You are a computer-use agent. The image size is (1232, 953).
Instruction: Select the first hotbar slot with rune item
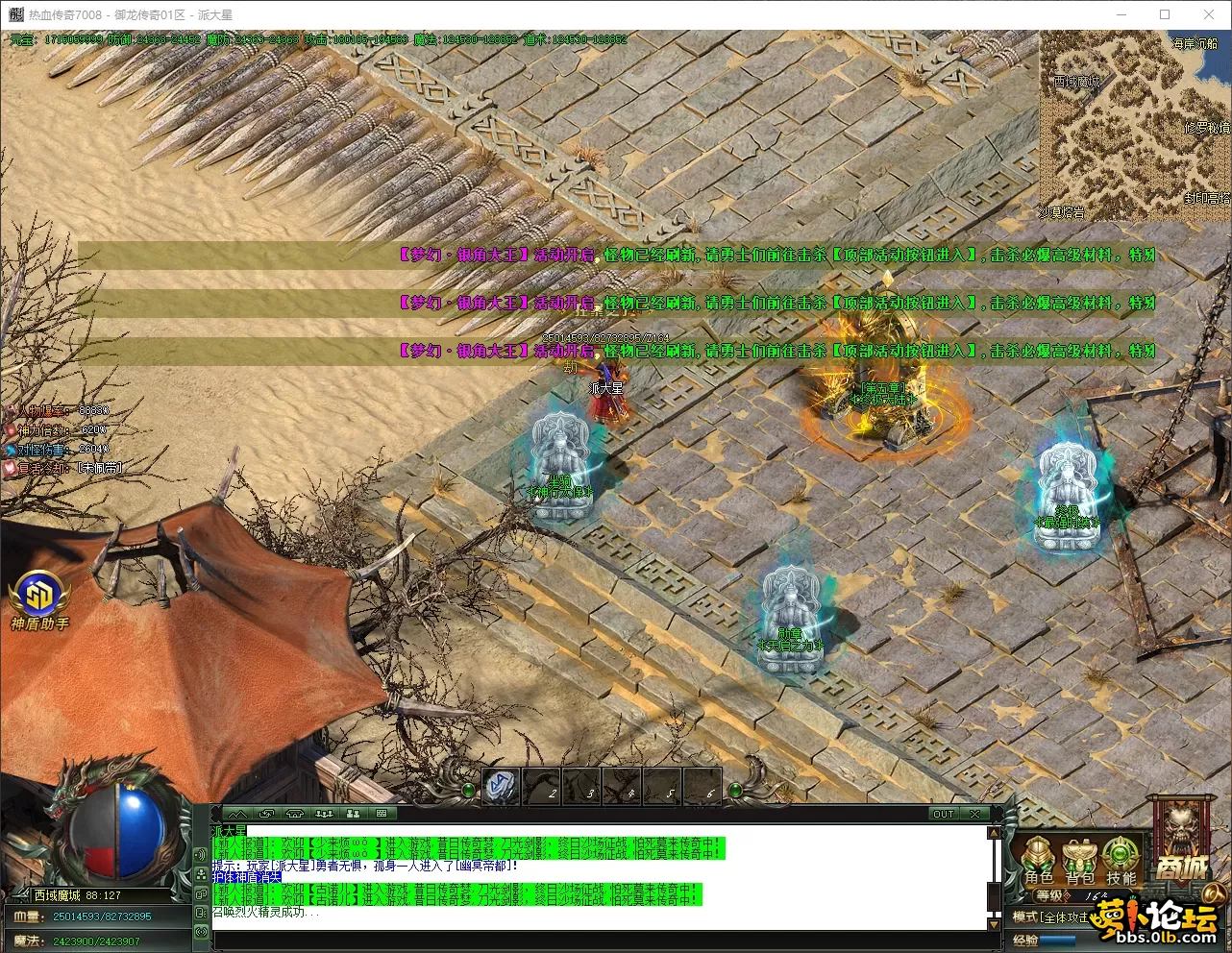(500, 787)
